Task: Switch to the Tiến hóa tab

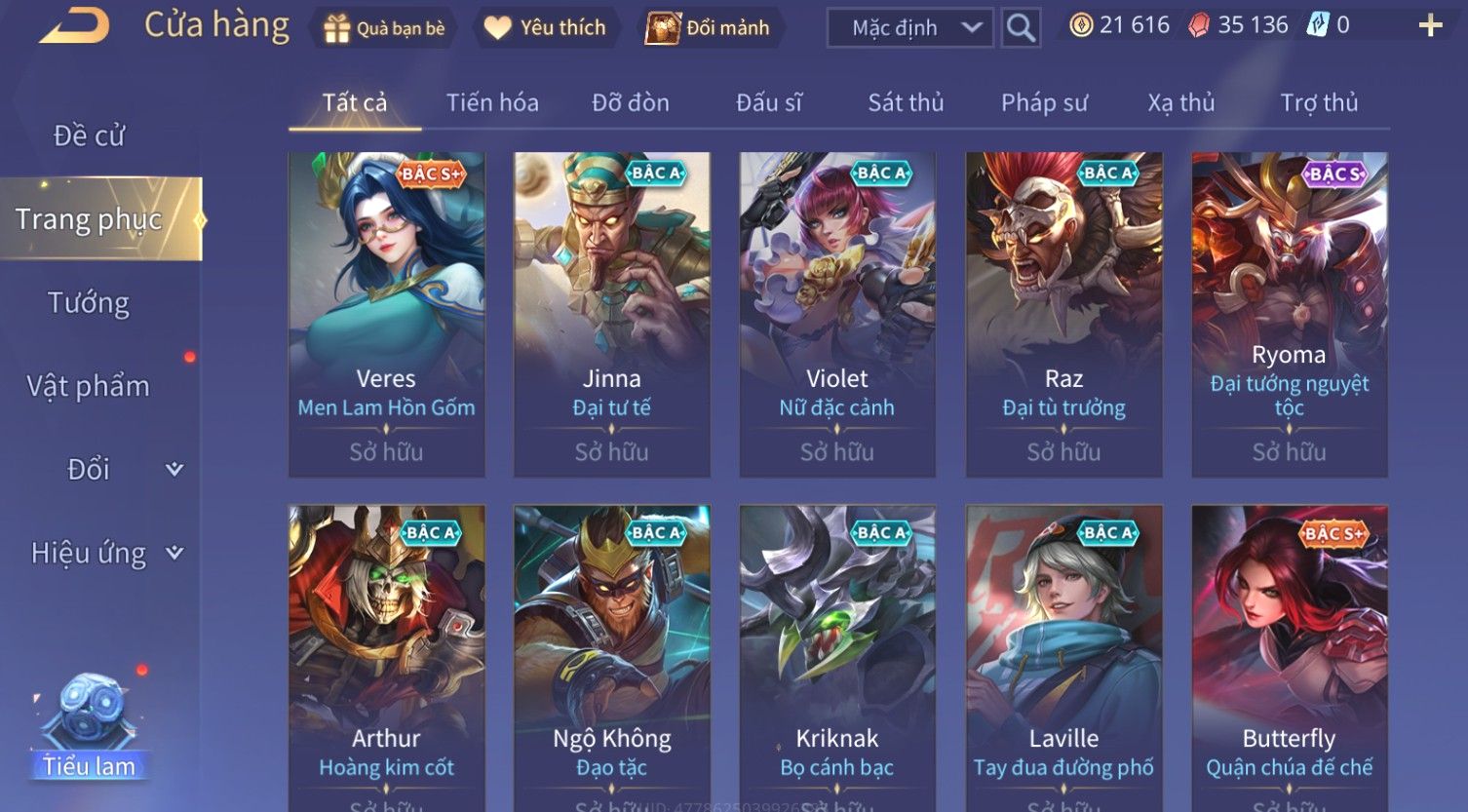Action: coord(492,102)
